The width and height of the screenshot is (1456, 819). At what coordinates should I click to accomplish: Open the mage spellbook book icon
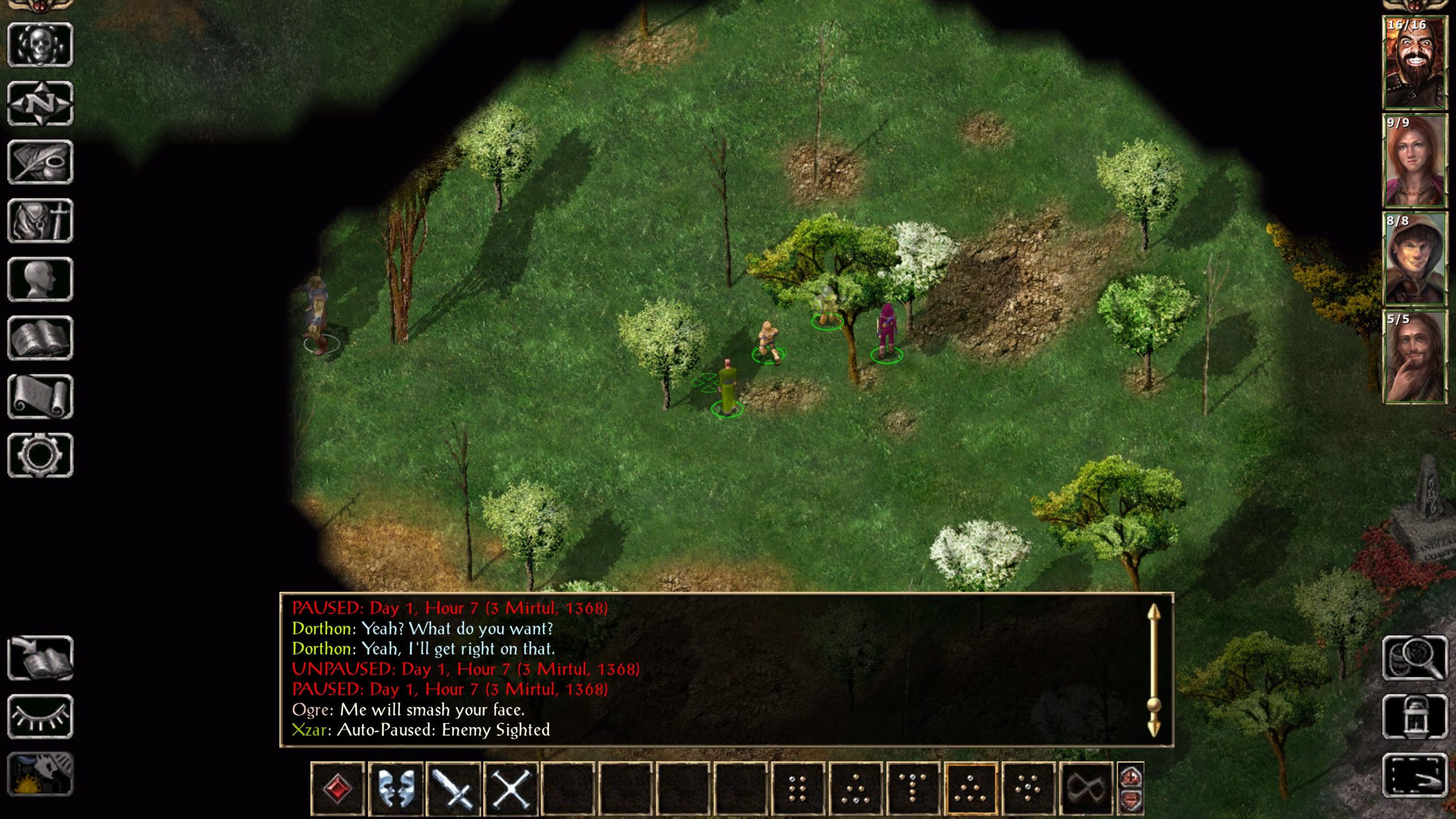40,338
